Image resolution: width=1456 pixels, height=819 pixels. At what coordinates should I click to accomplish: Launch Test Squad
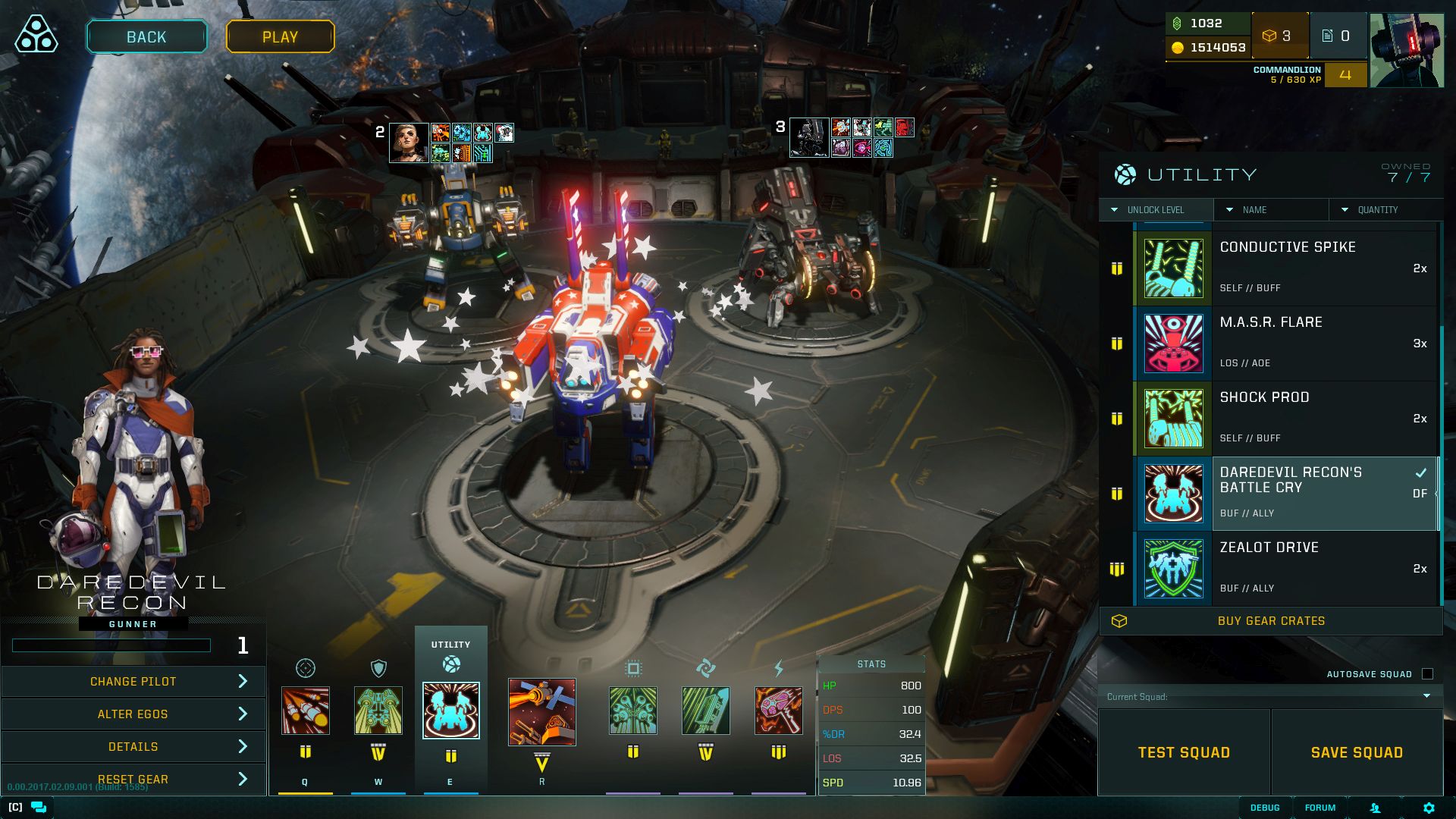coord(1184,752)
